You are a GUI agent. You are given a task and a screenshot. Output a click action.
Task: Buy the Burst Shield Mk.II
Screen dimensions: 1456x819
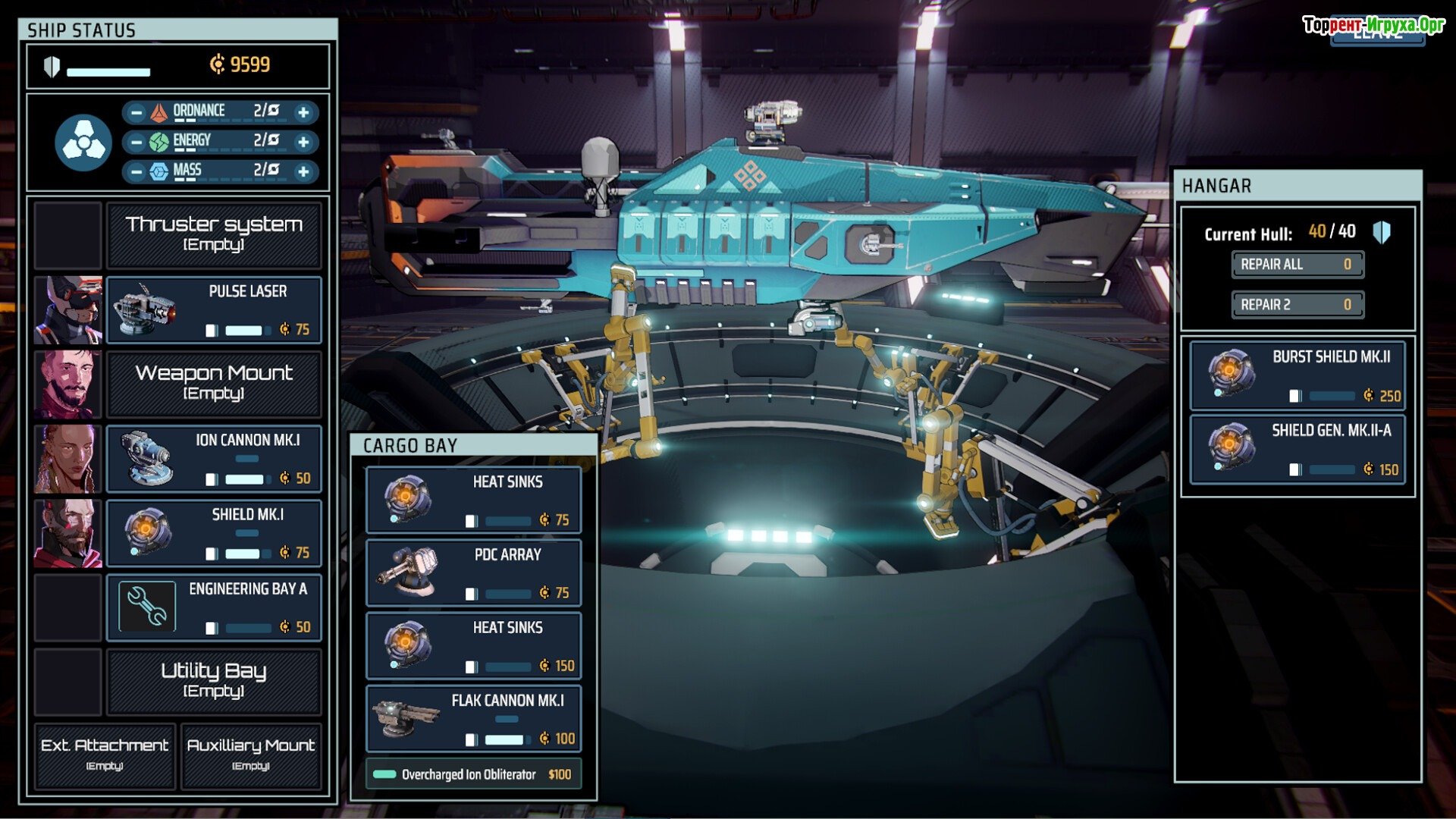[x=1297, y=375]
